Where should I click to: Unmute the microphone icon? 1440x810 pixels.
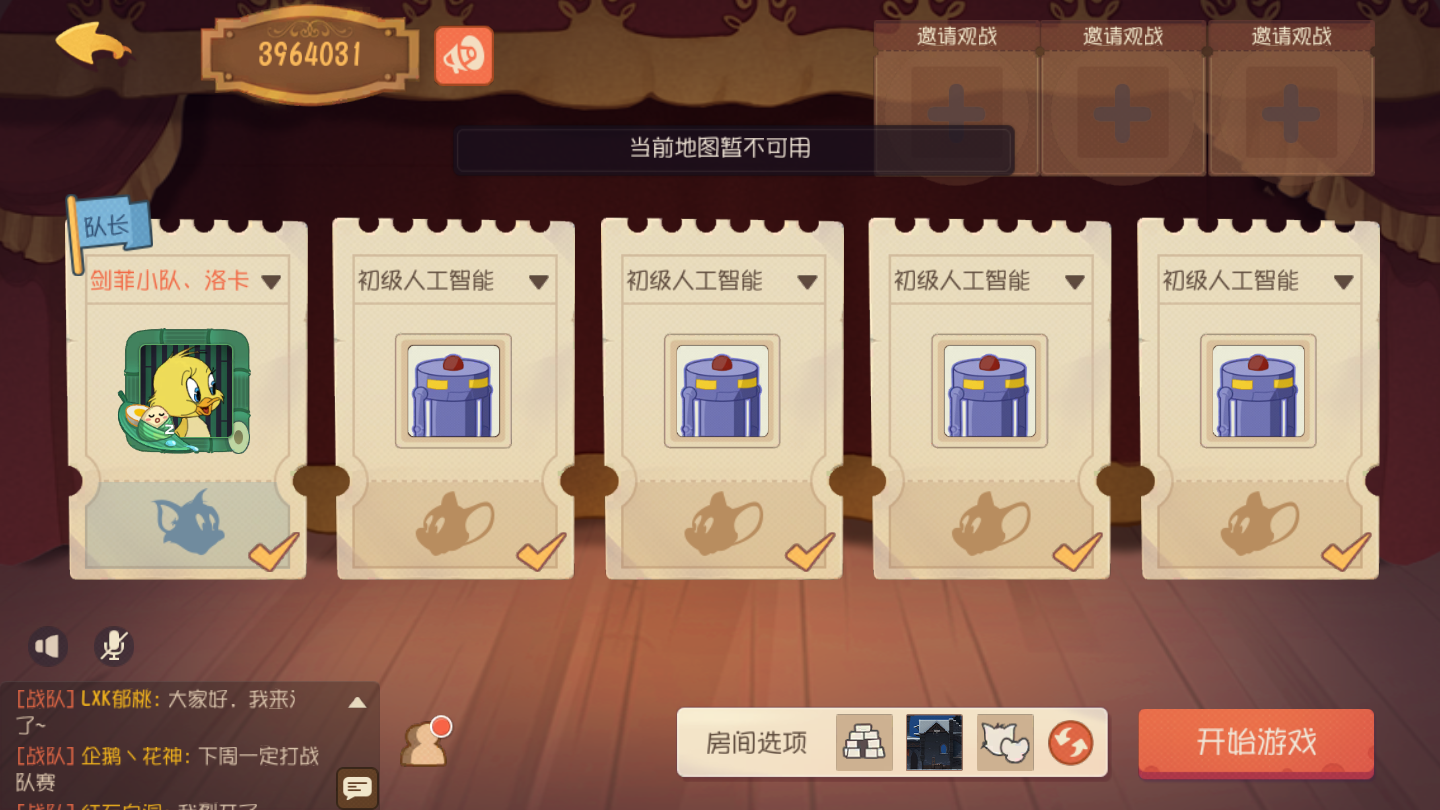pos(113,646)
